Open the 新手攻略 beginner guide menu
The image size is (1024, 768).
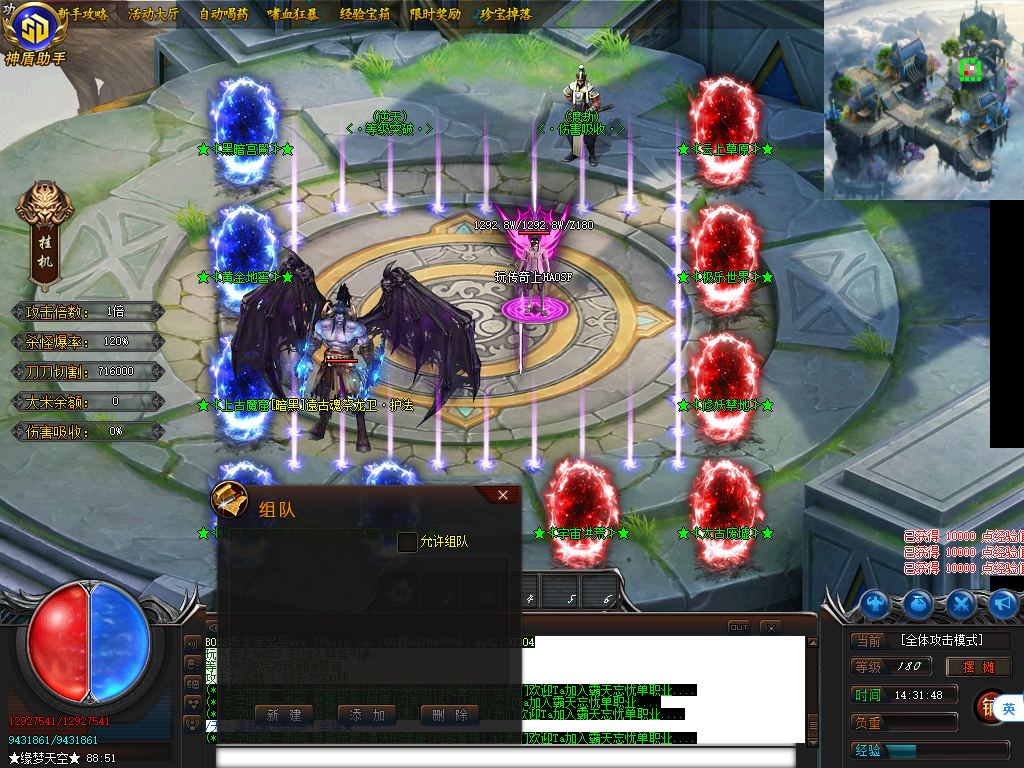[83, 14]
